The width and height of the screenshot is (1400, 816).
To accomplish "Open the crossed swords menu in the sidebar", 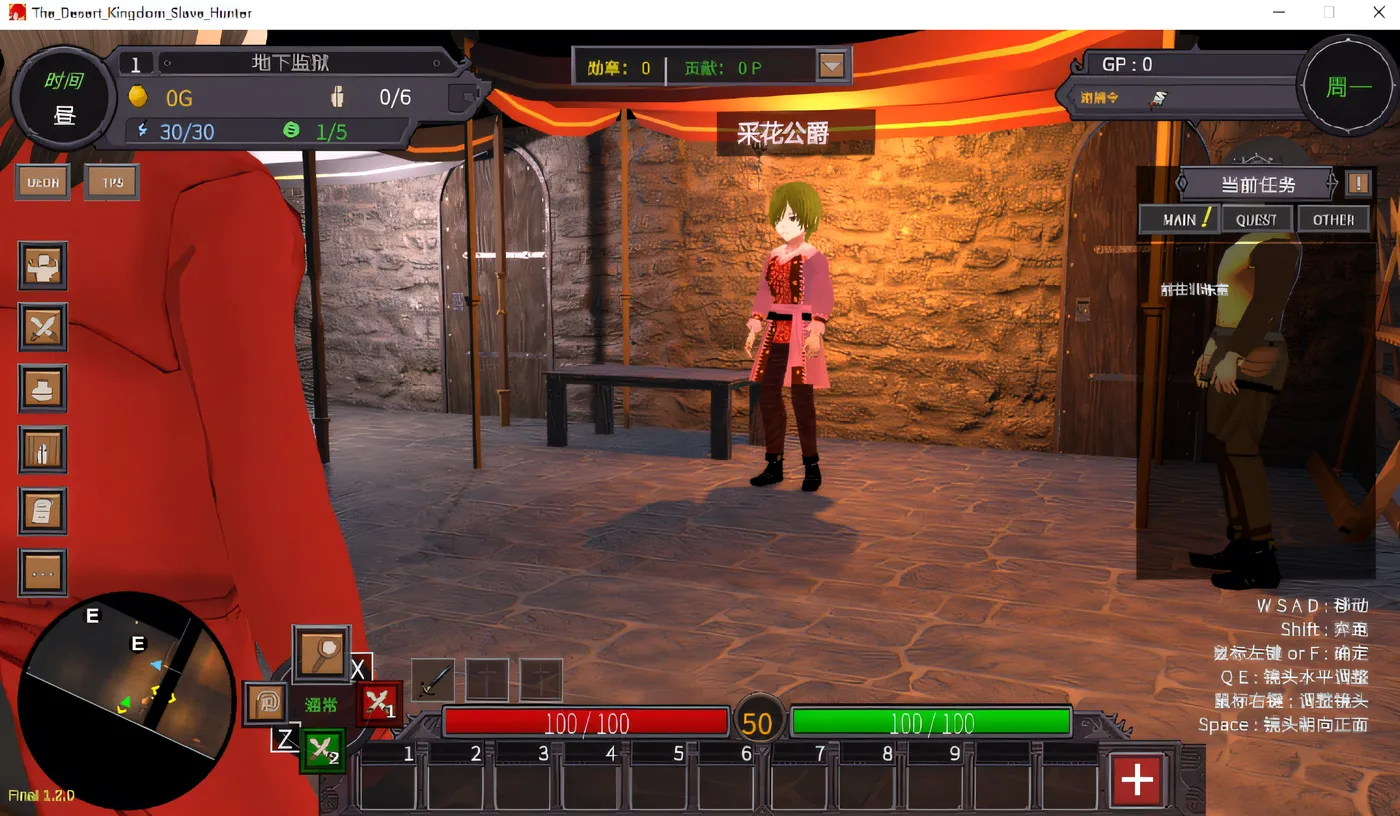I will tap(43, 327).
